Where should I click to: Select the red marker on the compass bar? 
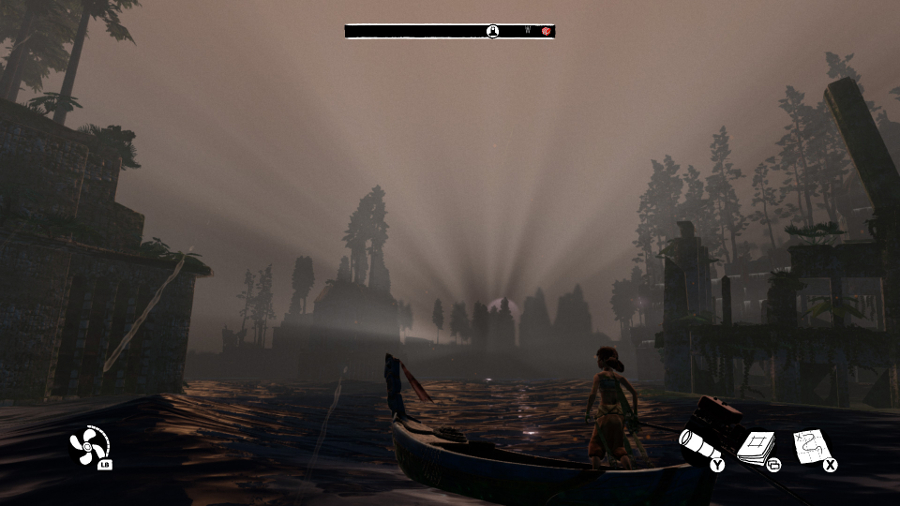click(x=547, y=32)
